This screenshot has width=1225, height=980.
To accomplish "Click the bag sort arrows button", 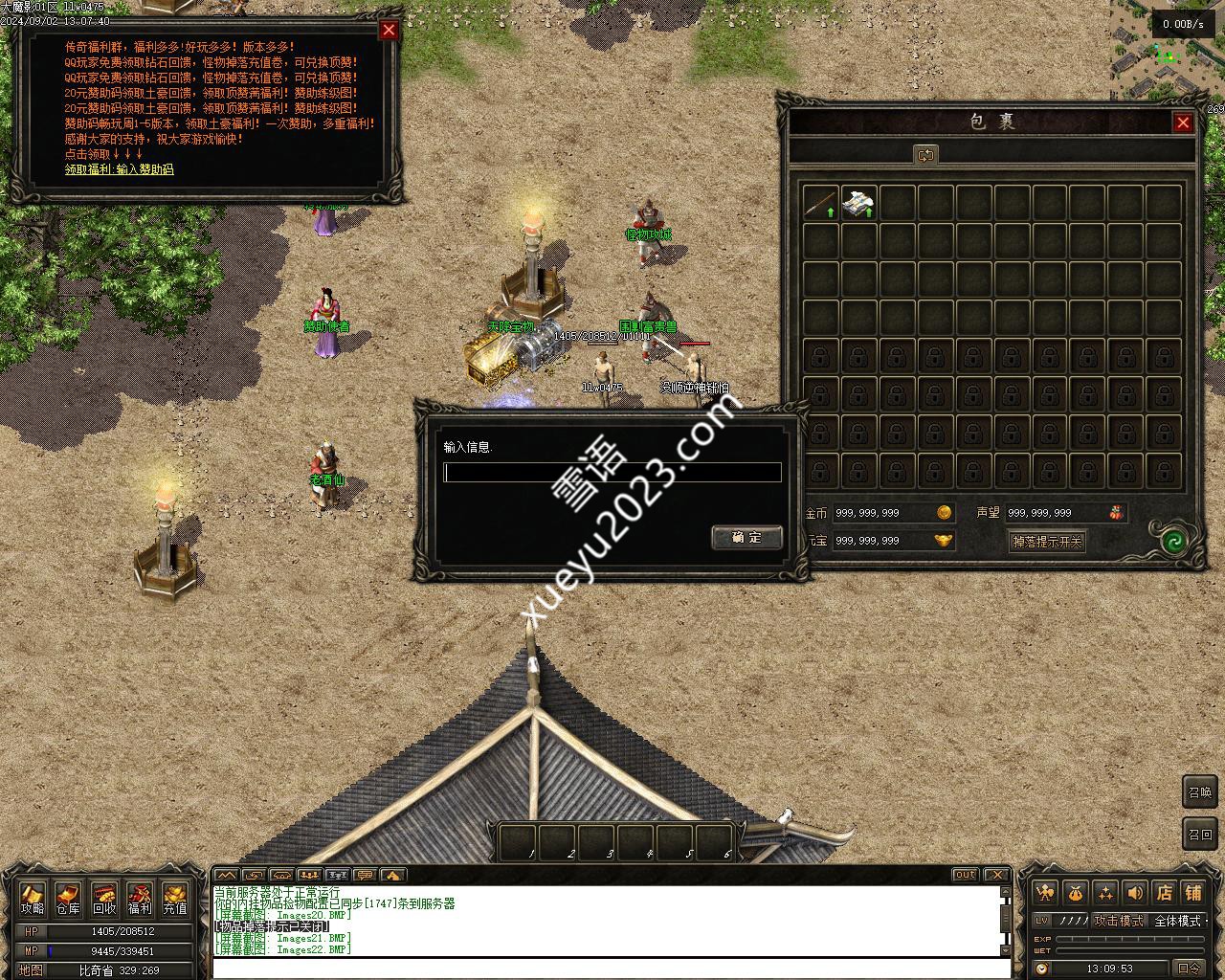I will (925, 154).
